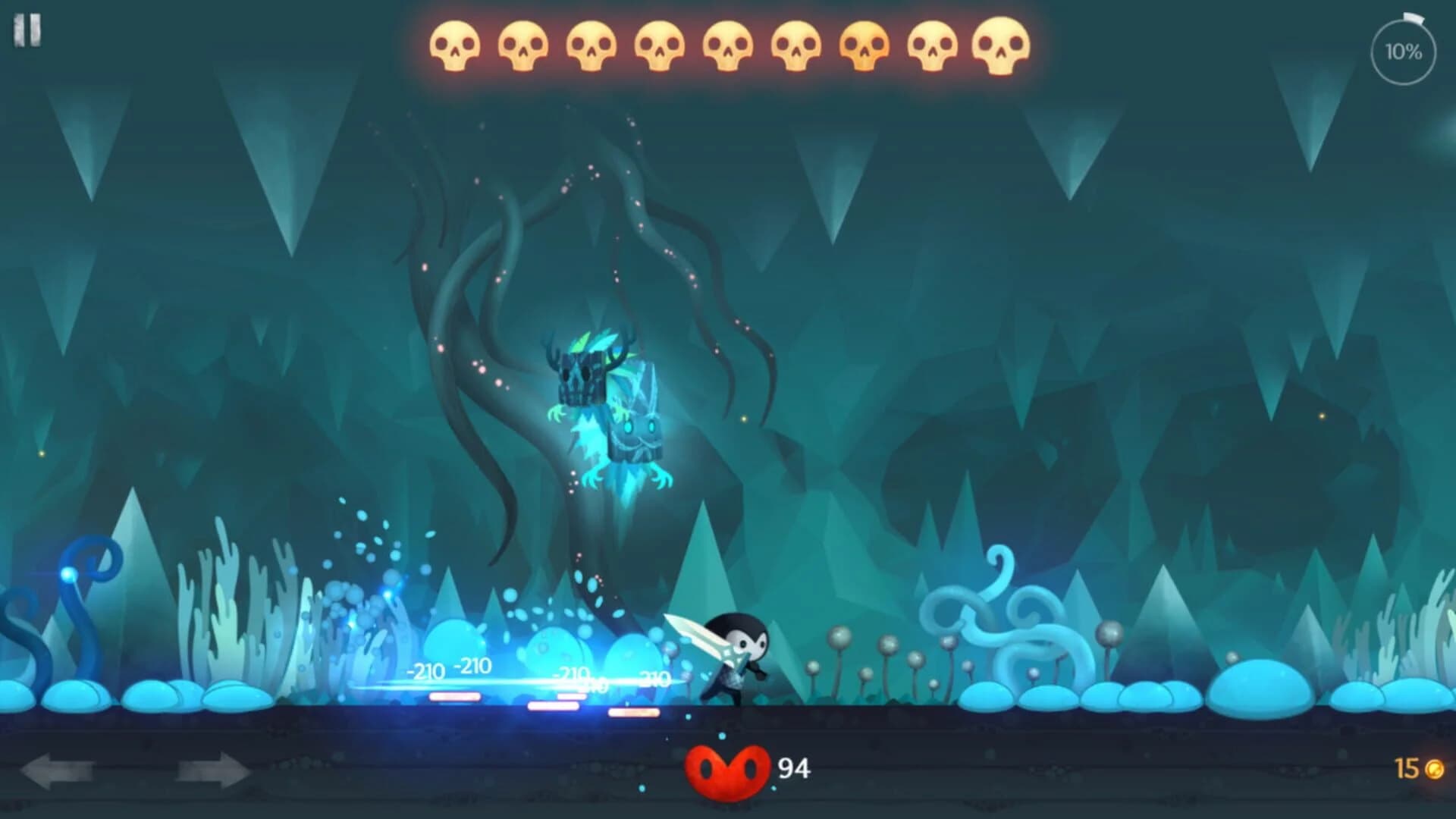Viewport: 1456px width, 819px height.
Task: Select the brightly highlighted seventh skull icon
Action: coord(862,45)
